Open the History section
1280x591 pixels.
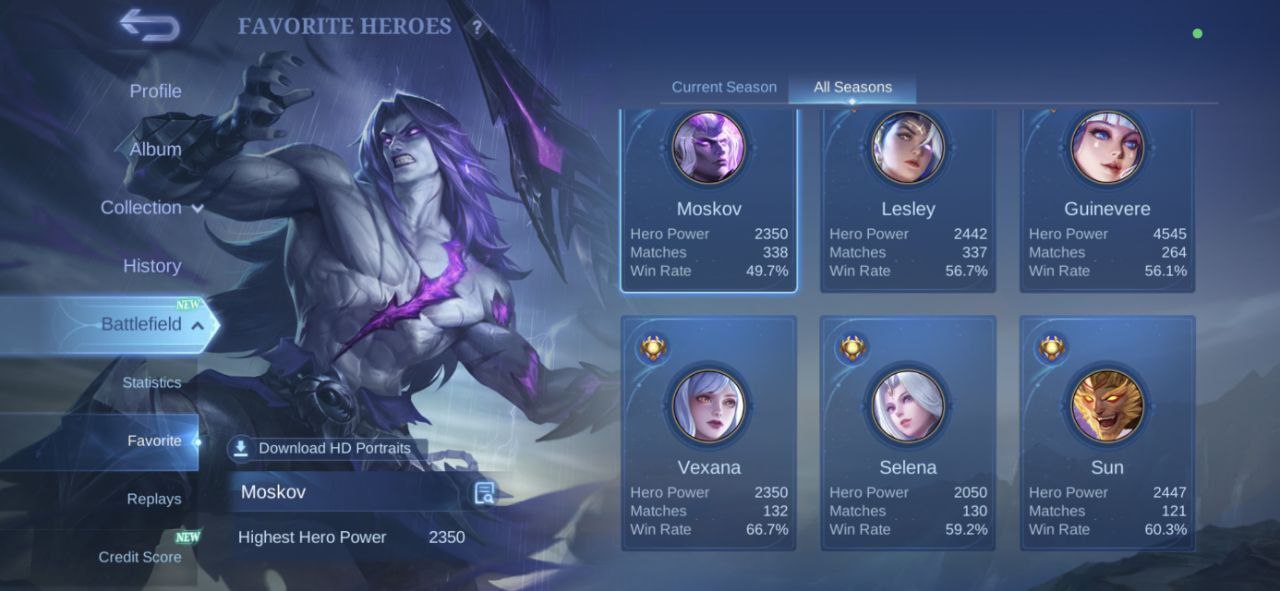tap(152, 266)
